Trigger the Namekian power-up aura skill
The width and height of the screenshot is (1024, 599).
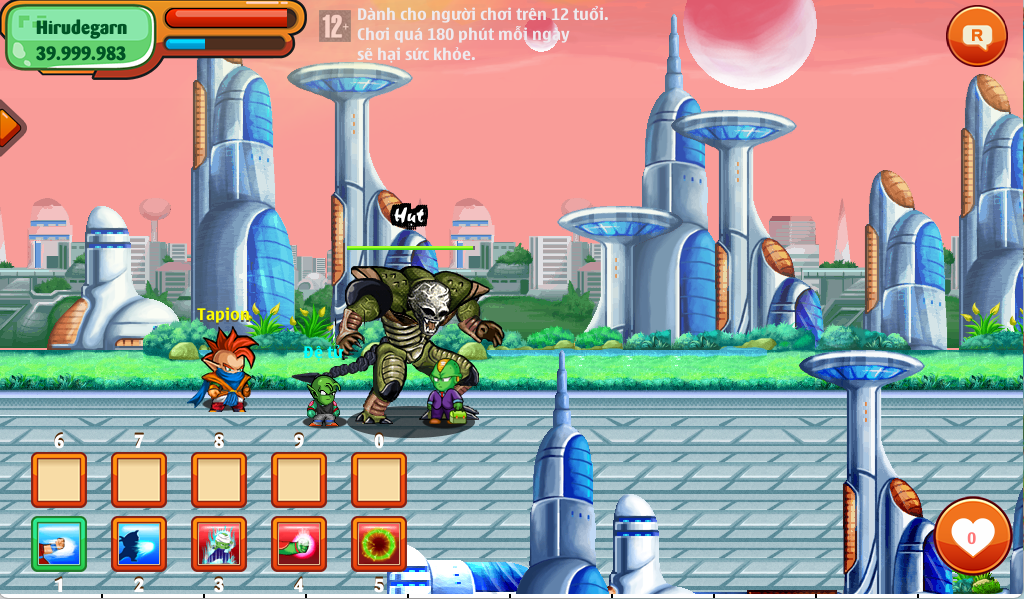click(x=219, y=544)
